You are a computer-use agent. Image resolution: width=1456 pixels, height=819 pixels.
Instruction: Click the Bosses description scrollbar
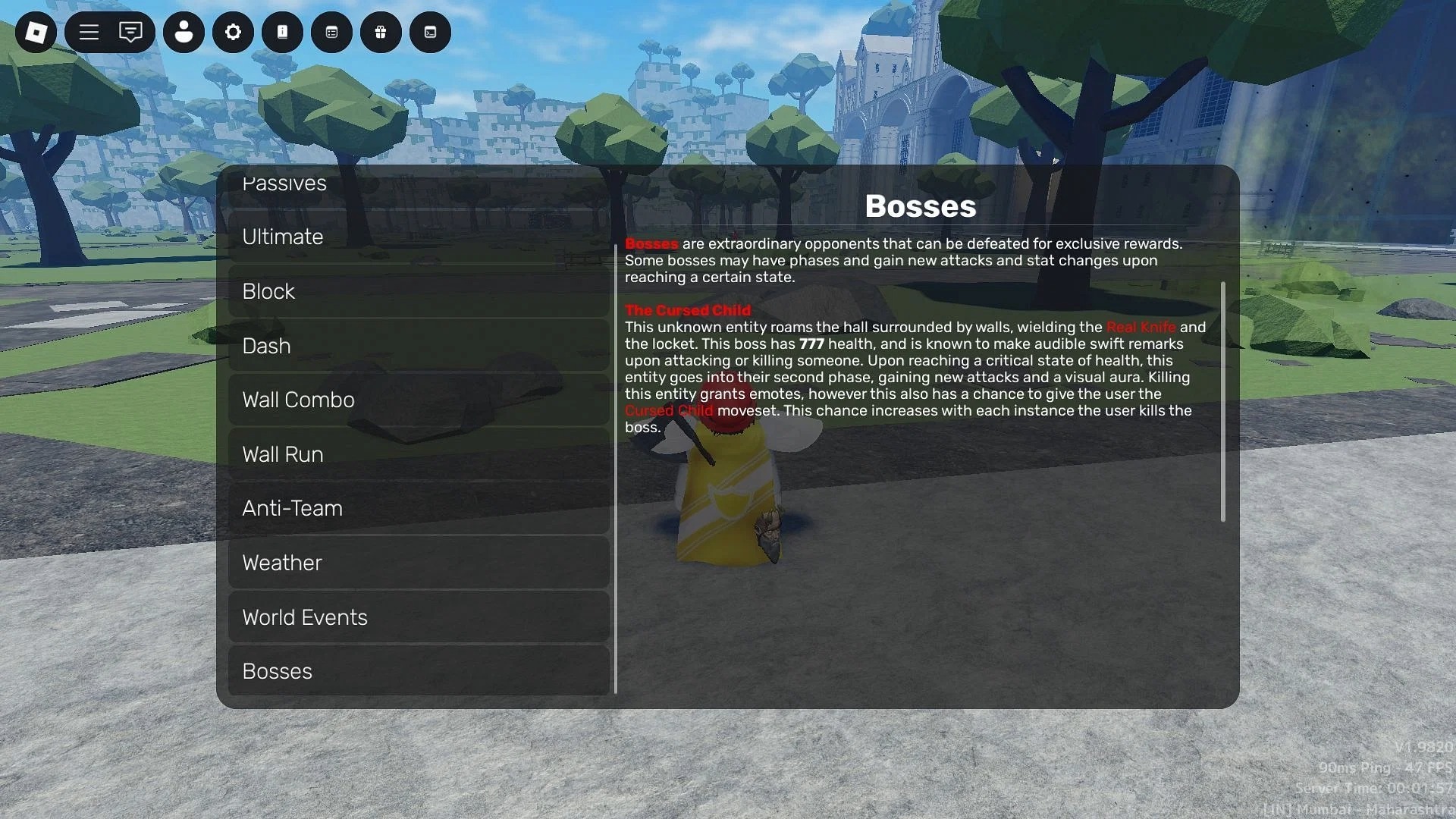[1222, 402]
